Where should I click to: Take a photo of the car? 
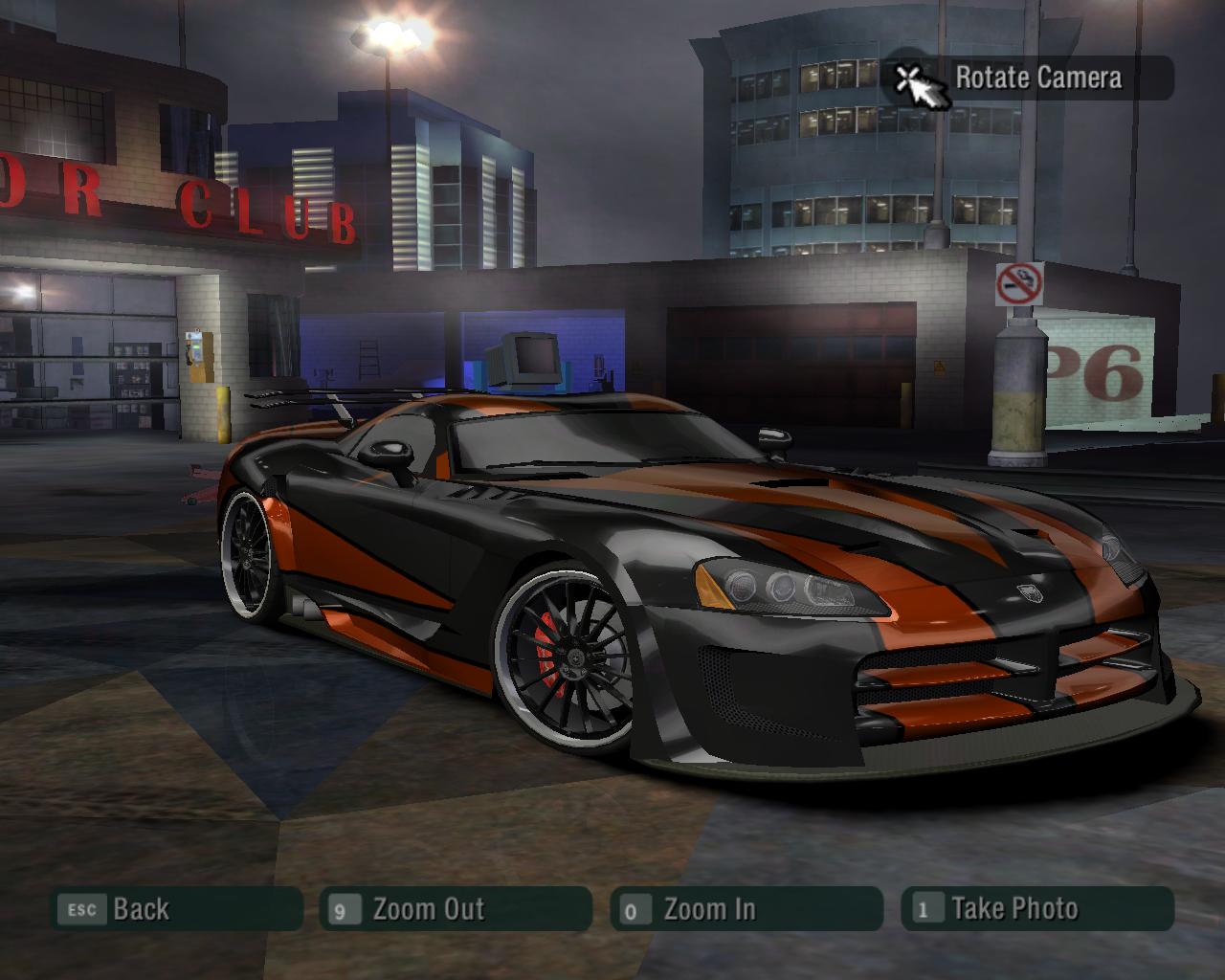tap(1036, 909)
